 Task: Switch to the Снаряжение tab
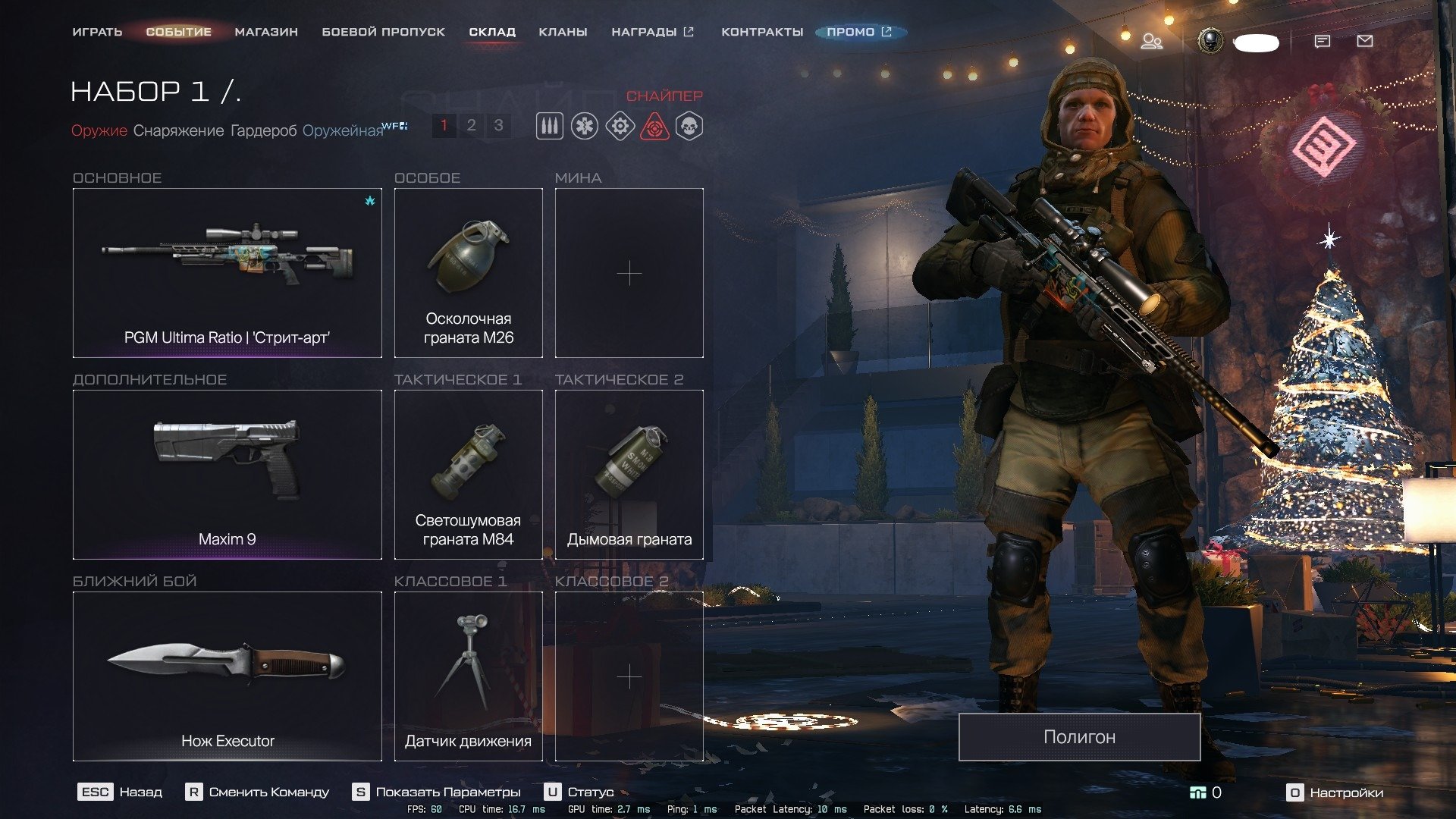click(x=178, y=130)
